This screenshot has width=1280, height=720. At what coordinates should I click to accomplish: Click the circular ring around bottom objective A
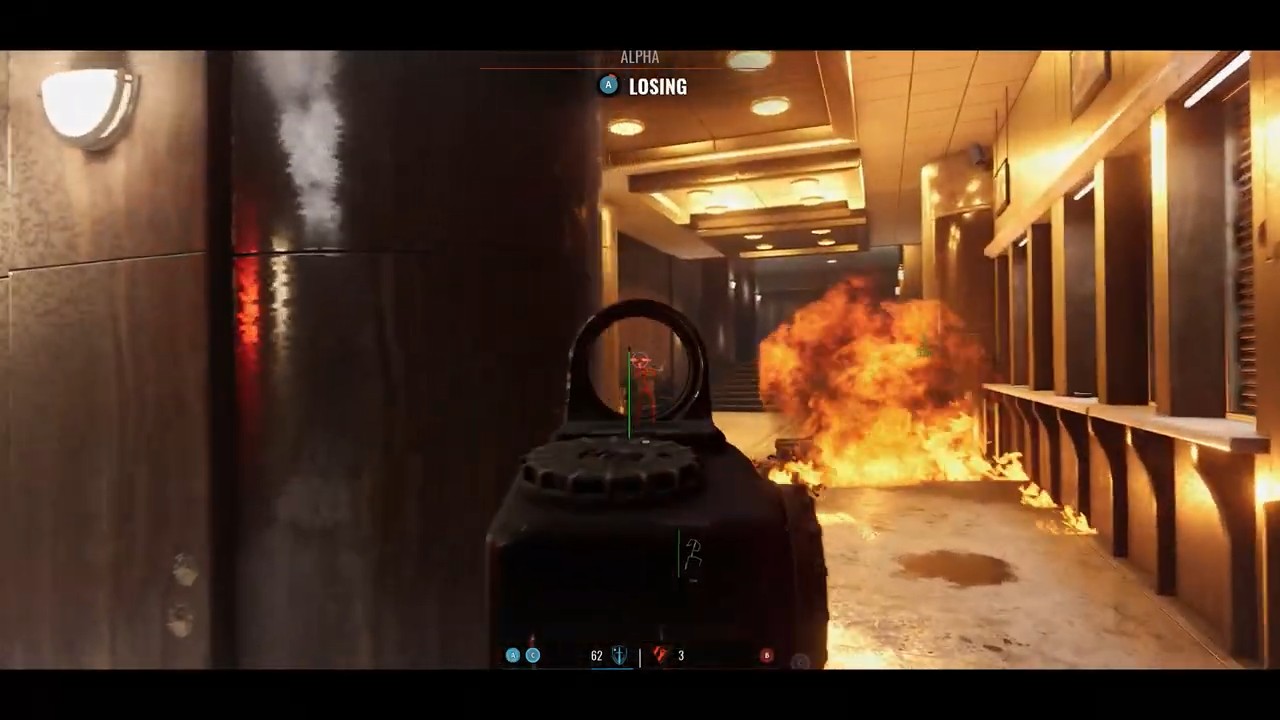click(513, 655)
